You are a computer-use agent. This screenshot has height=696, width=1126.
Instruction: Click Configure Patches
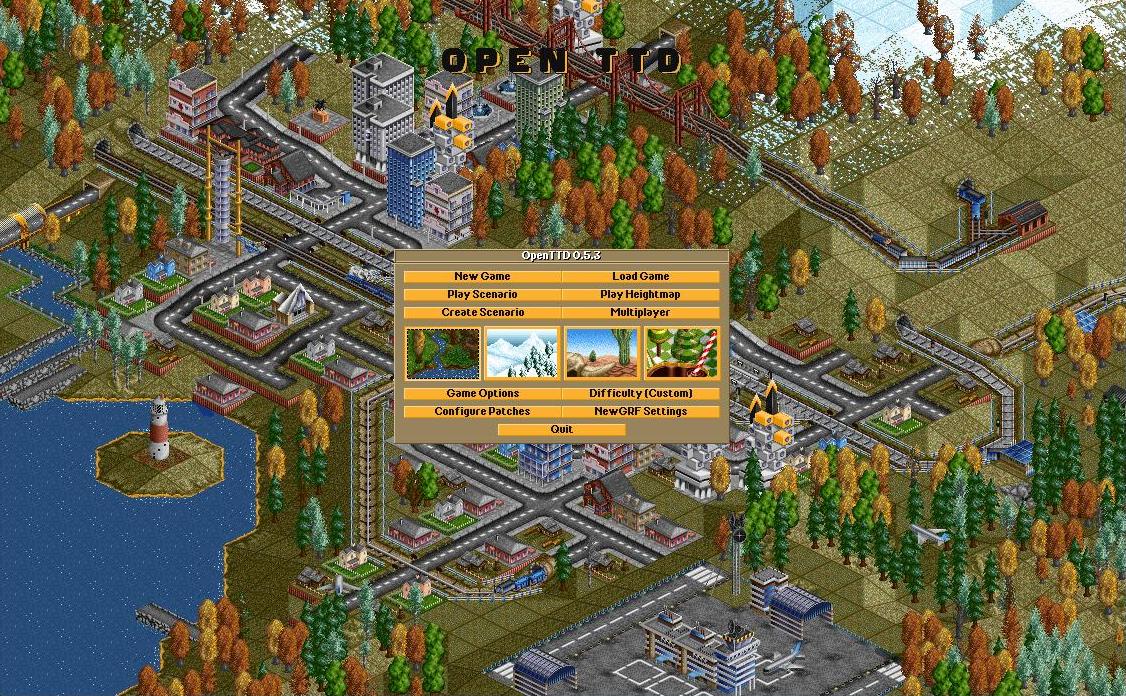482,412
